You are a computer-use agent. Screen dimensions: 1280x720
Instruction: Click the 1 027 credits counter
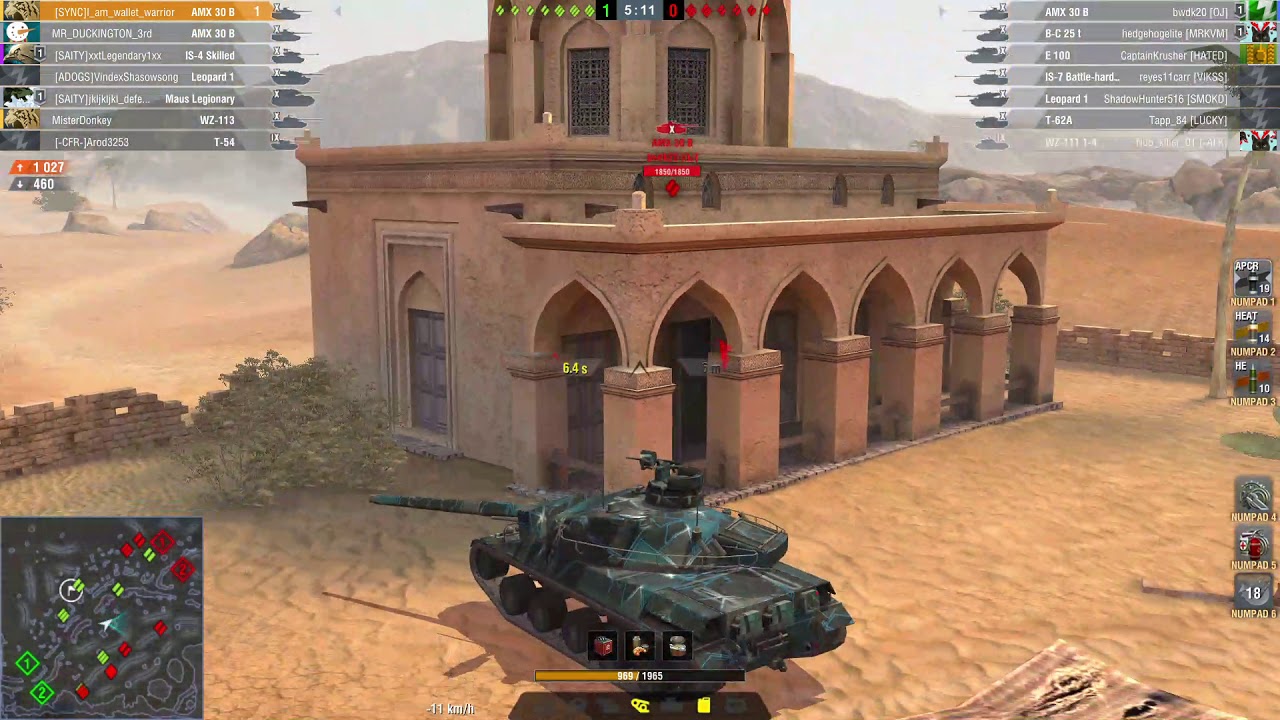[40, 167]
